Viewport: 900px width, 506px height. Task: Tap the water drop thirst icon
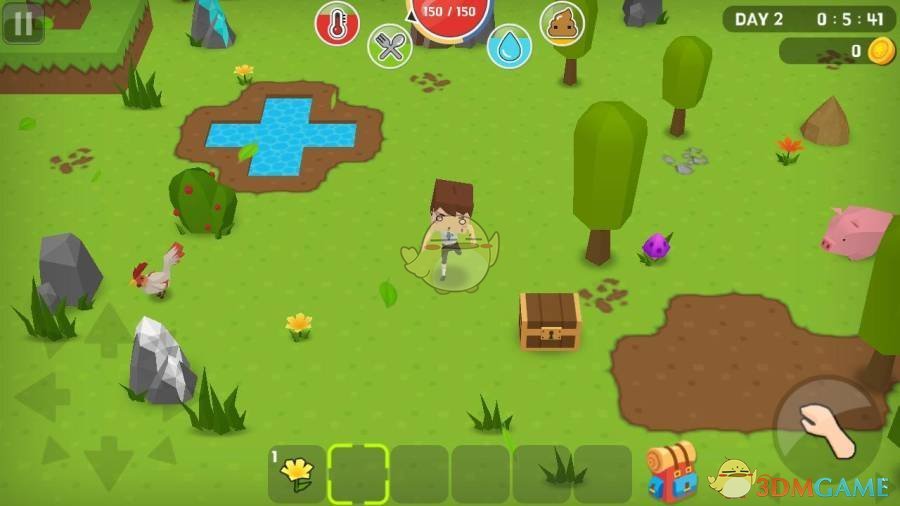tap(509, 46)
